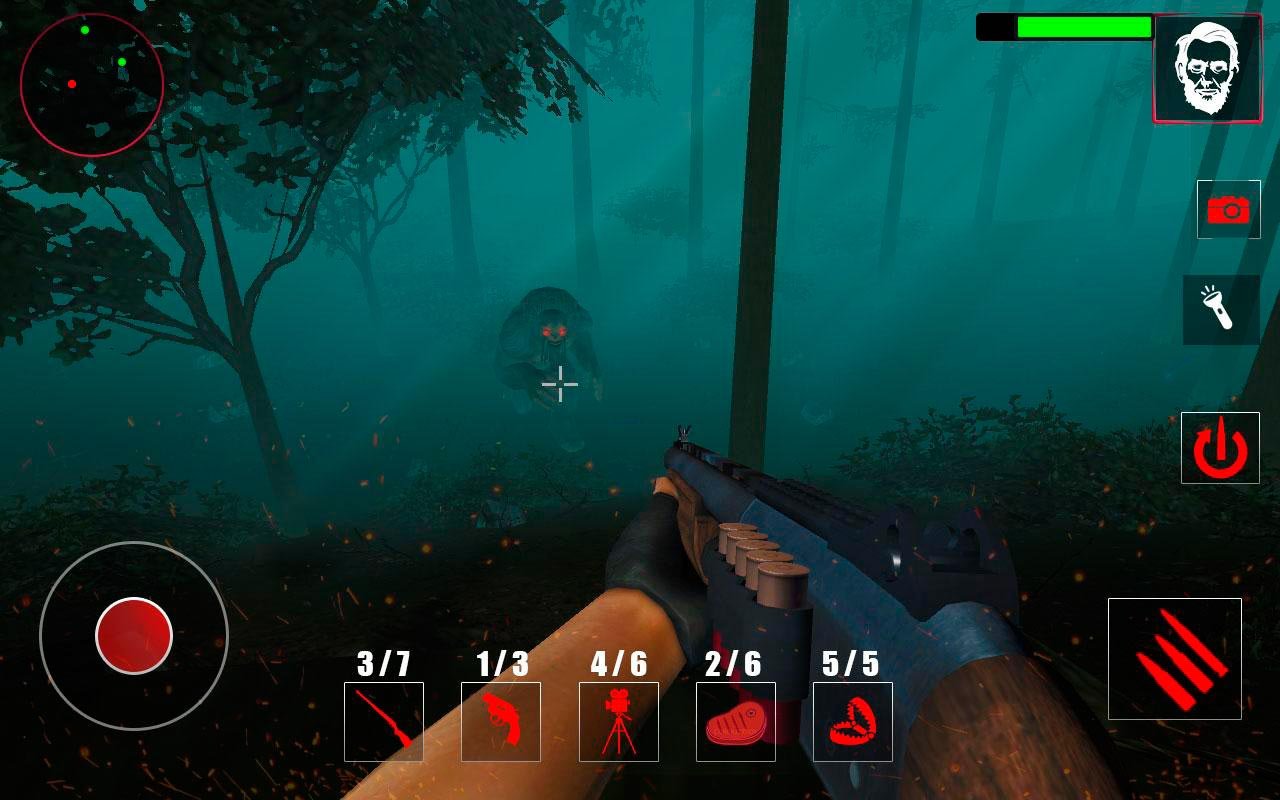Select the shotgun weapon slot
This screenshot has height=800, width=1280.
384,722
